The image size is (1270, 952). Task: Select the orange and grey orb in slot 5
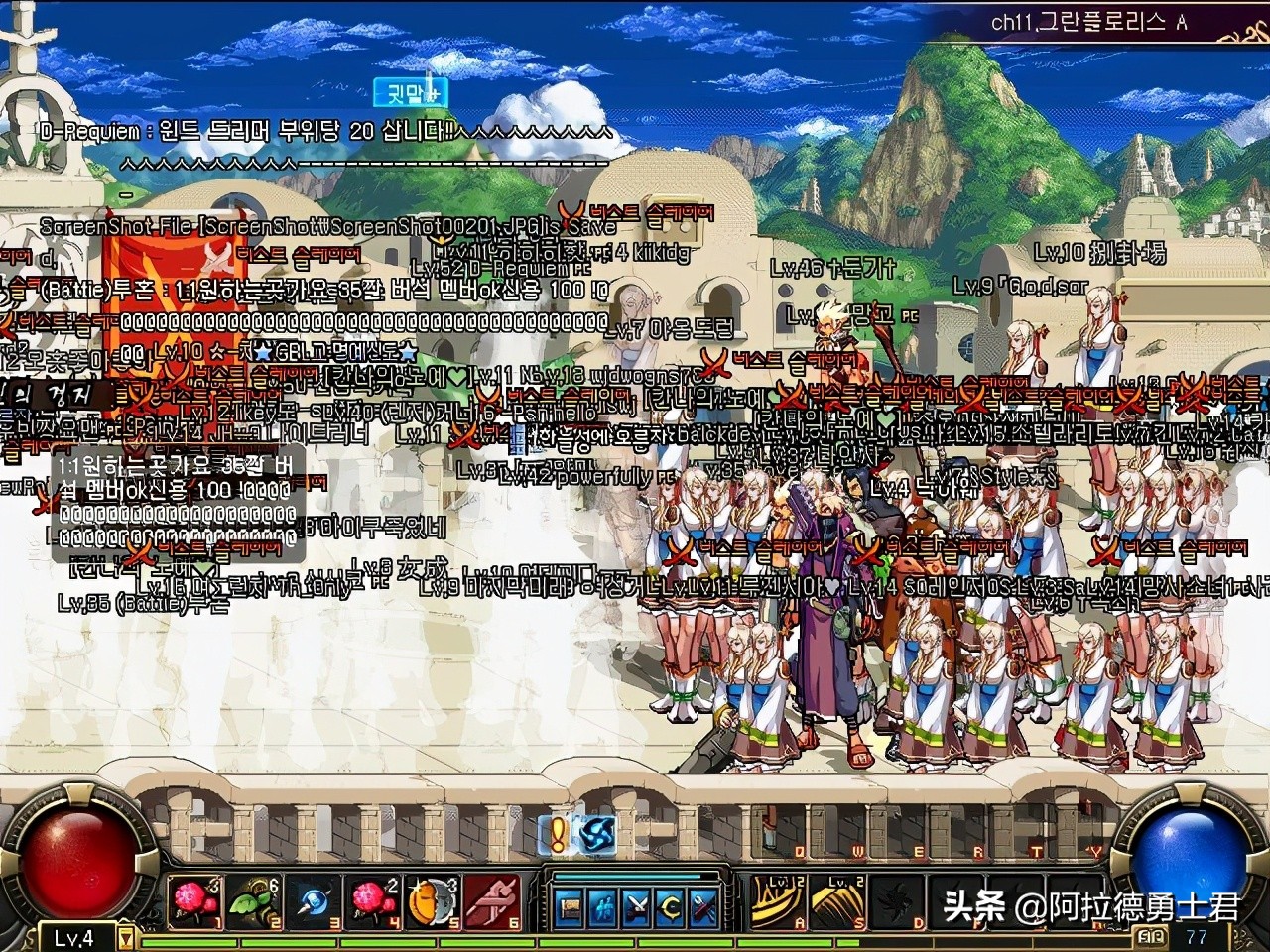pos(434,902)
